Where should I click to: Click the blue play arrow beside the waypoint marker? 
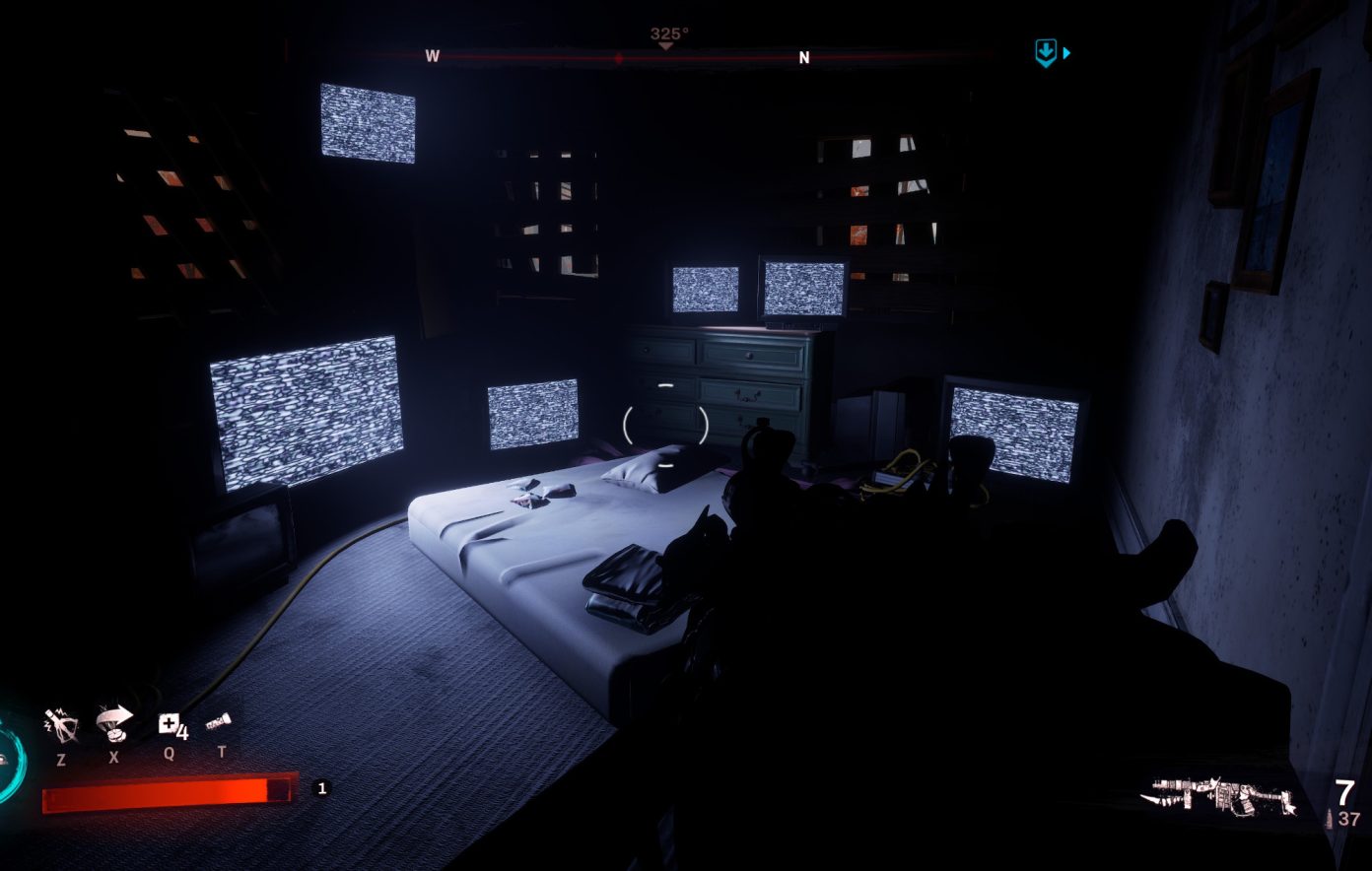(1066, 52)
